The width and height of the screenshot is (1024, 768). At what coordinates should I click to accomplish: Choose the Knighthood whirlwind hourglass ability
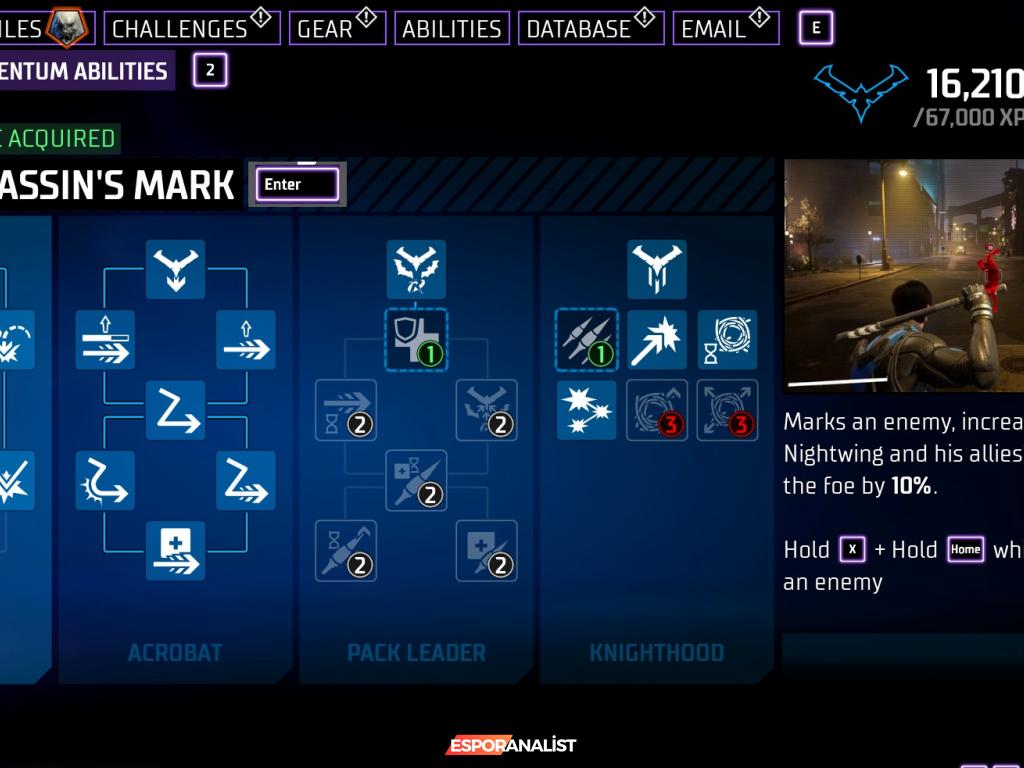coord(727,340)
